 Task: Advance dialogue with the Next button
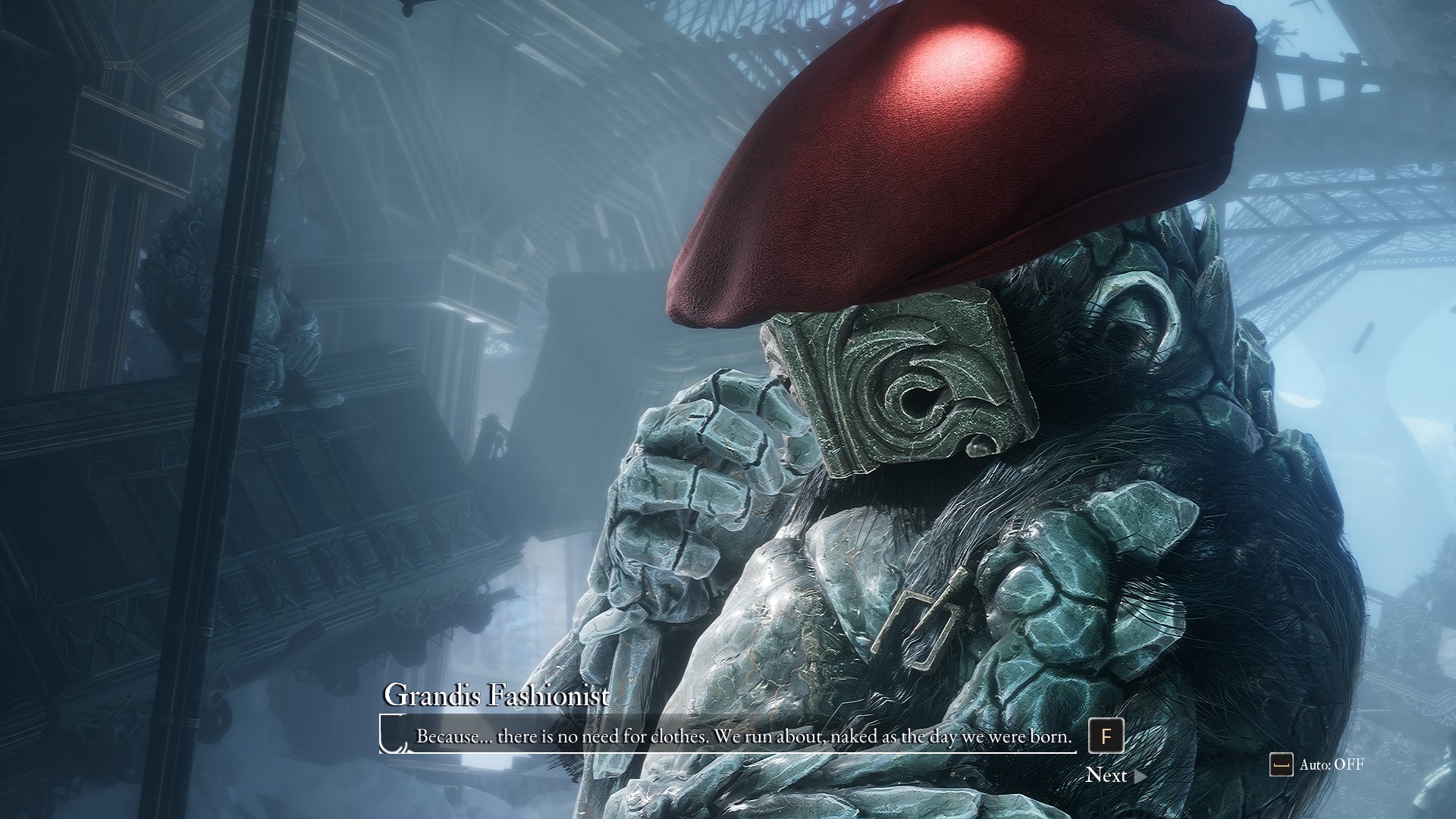1115,775
